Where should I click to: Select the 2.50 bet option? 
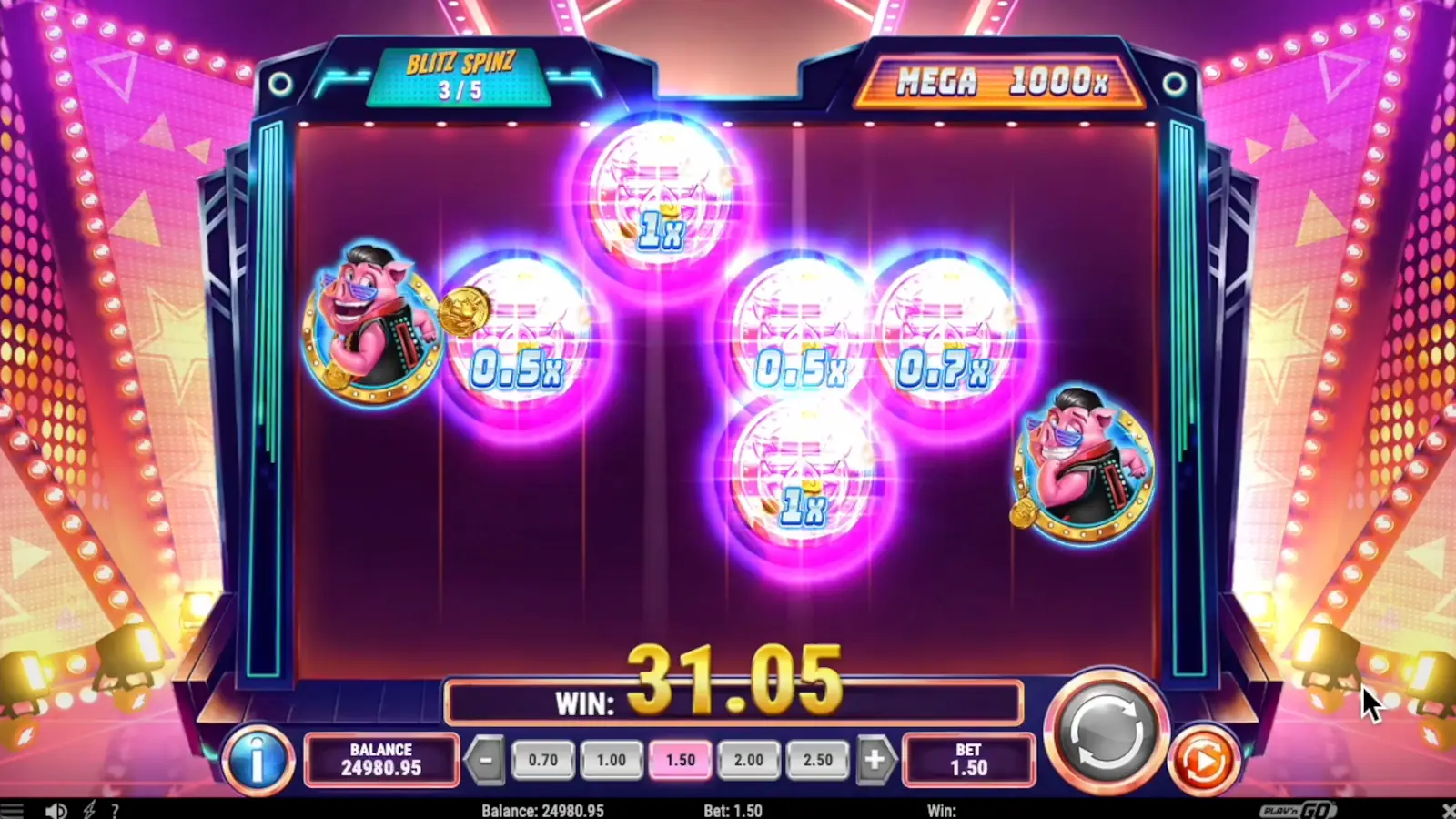tap(818, 760)
